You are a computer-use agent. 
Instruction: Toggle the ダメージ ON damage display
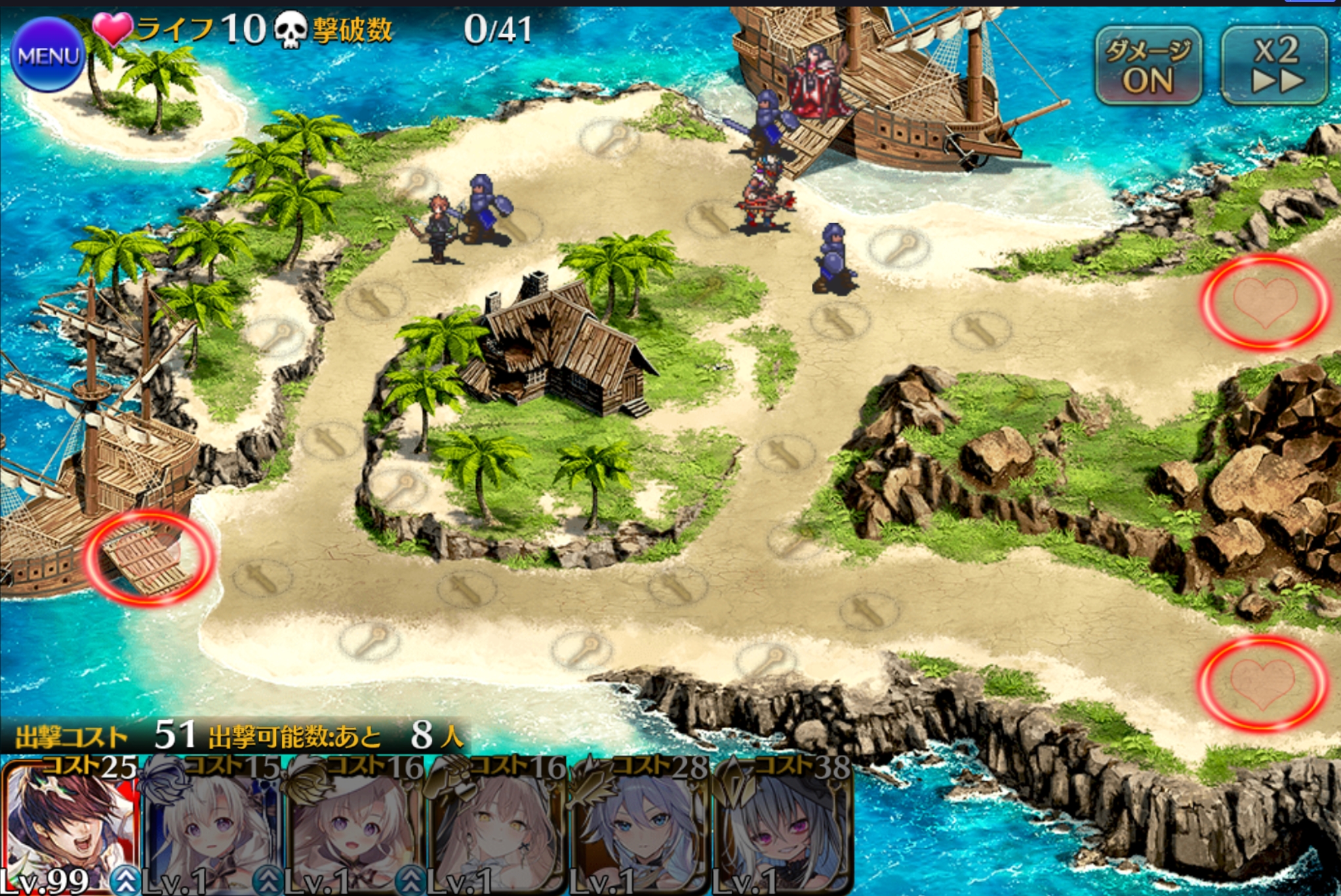pyautogui.click(x=1148, y=66)
